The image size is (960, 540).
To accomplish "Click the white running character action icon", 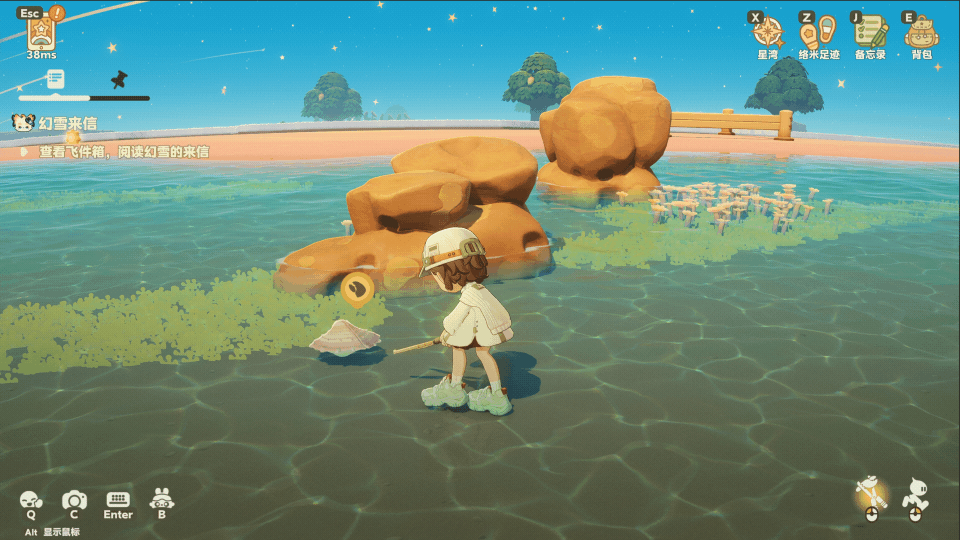I will point(915,494).
